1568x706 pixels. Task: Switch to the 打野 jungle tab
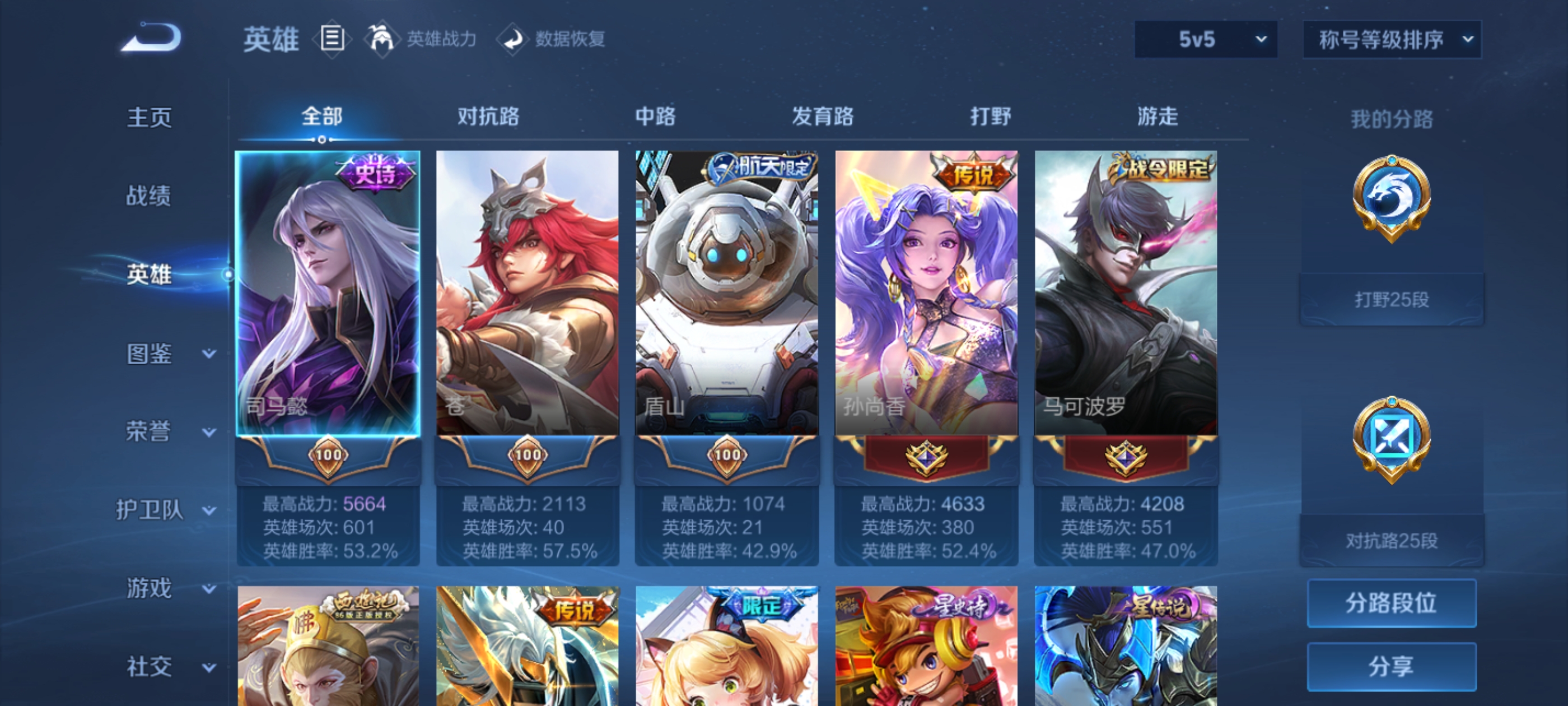992,117
